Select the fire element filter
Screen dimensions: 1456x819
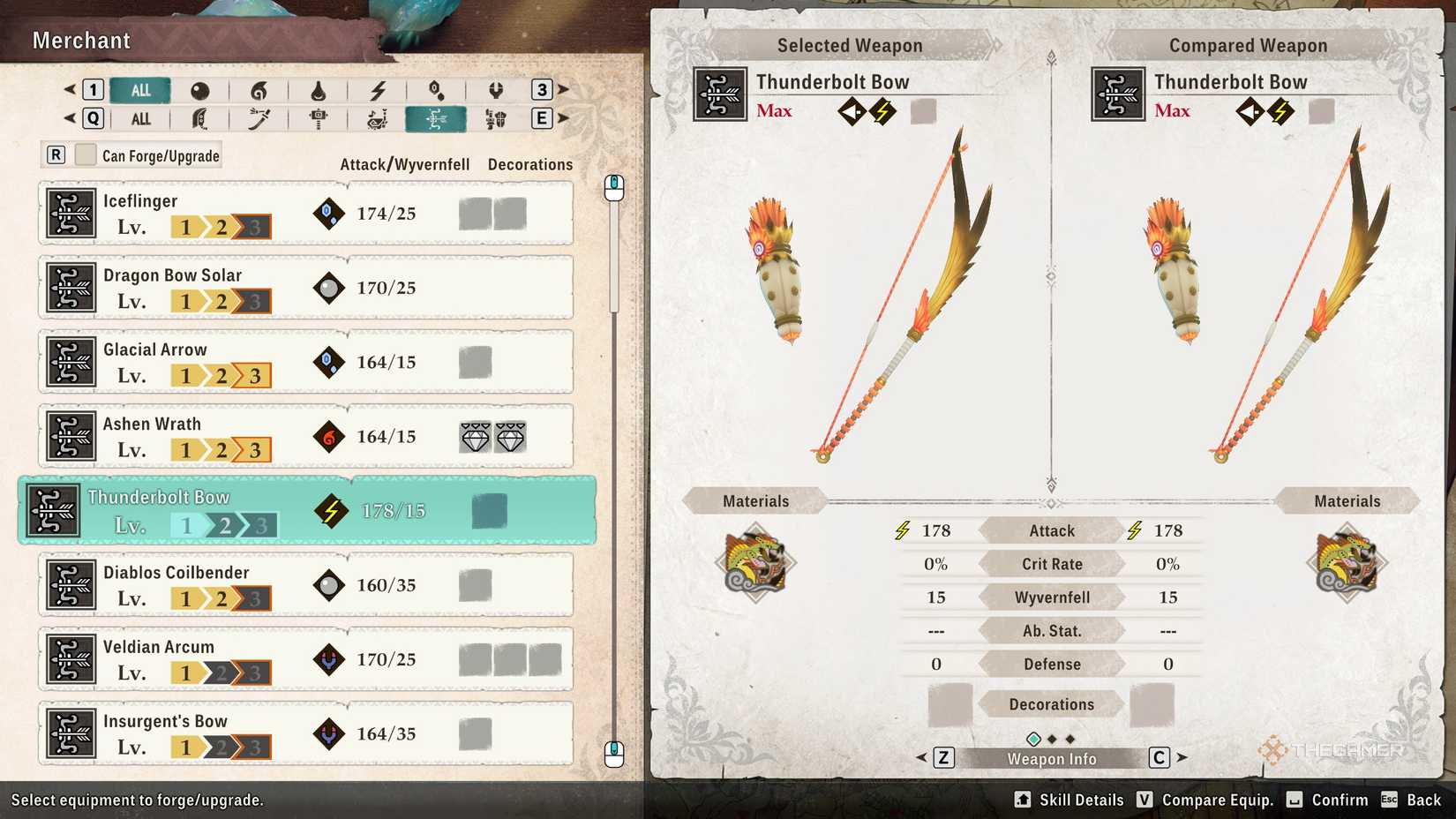259,89
